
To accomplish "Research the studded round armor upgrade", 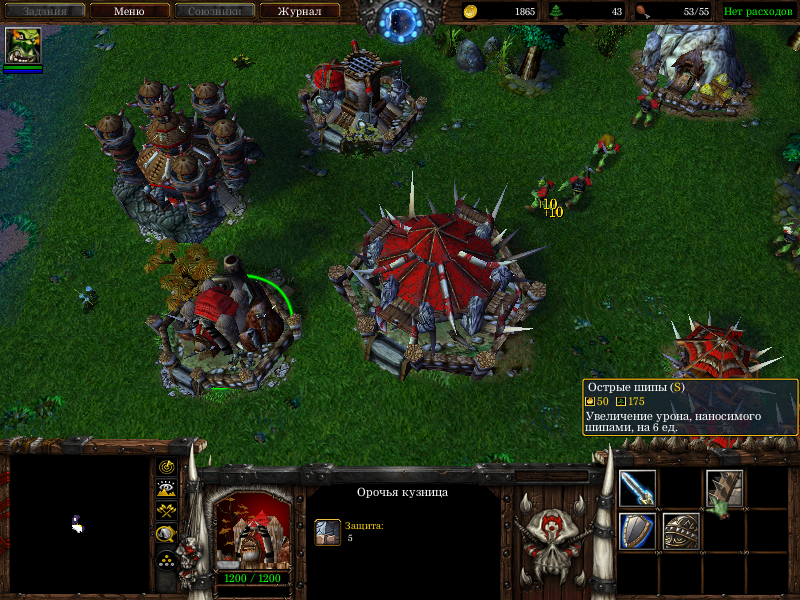I will pyautogui.click(x=681, y=531).
